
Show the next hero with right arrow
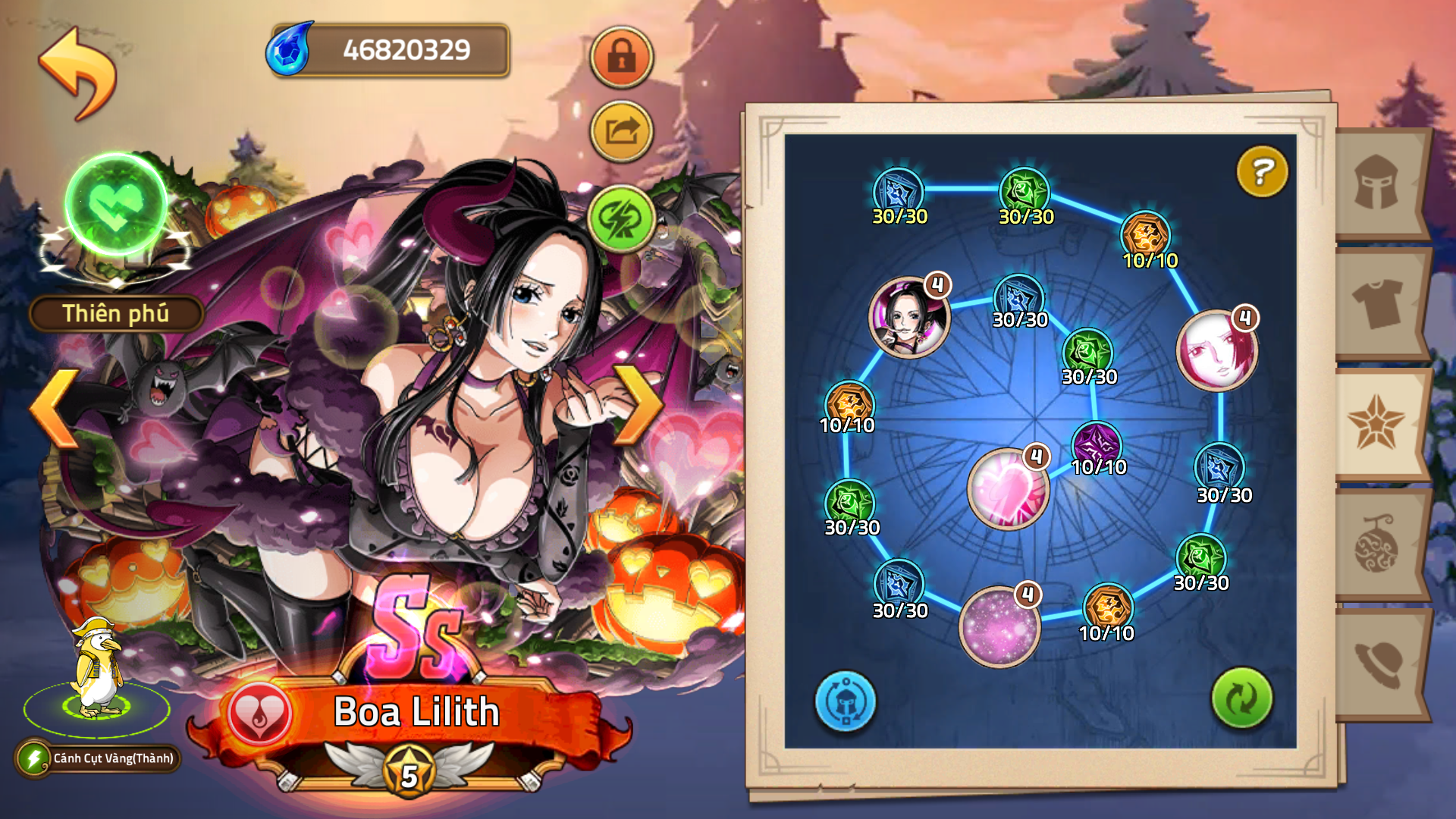point(639,404)
